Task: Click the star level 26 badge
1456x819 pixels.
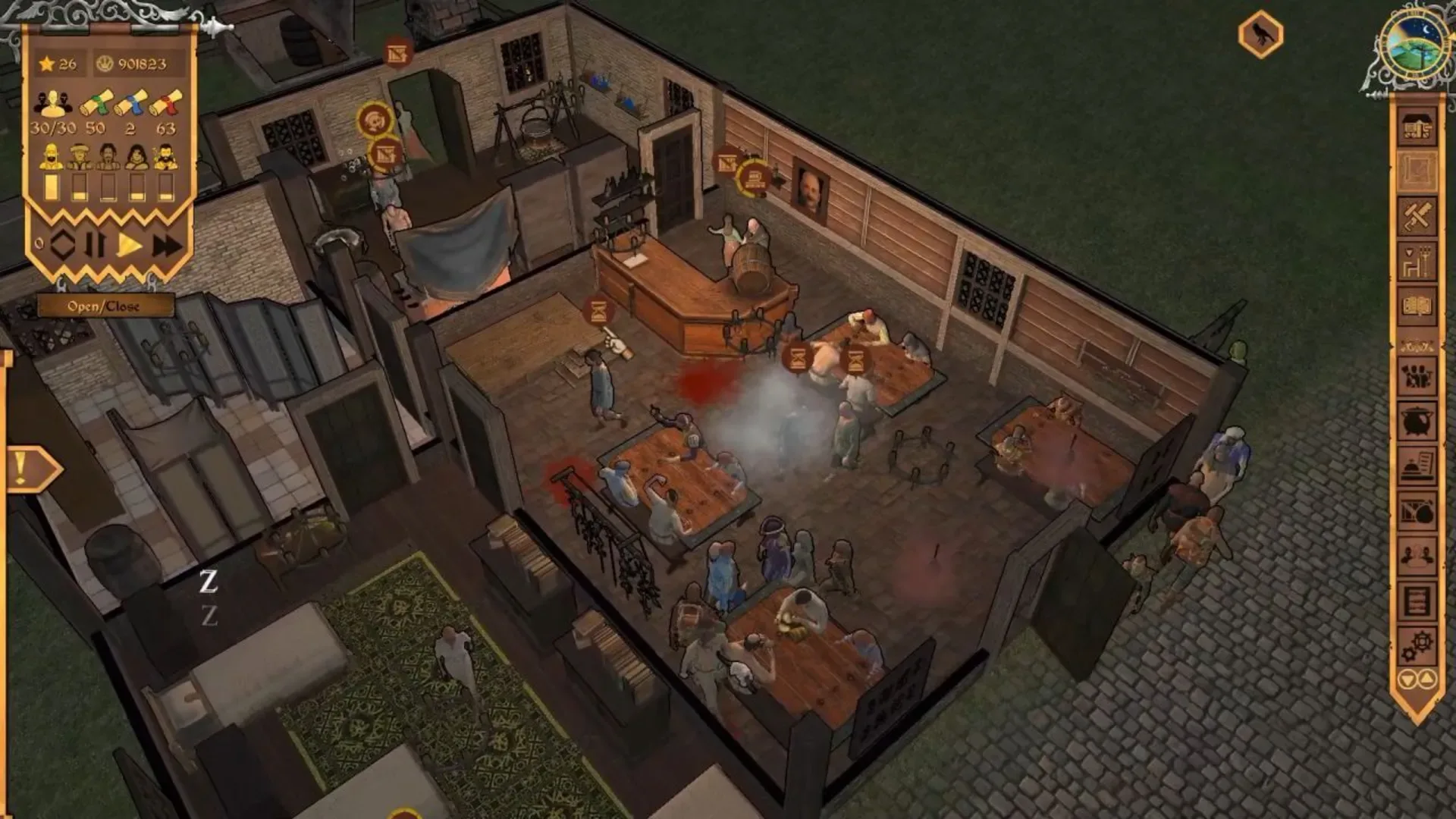Action: (x=58, y=64)
